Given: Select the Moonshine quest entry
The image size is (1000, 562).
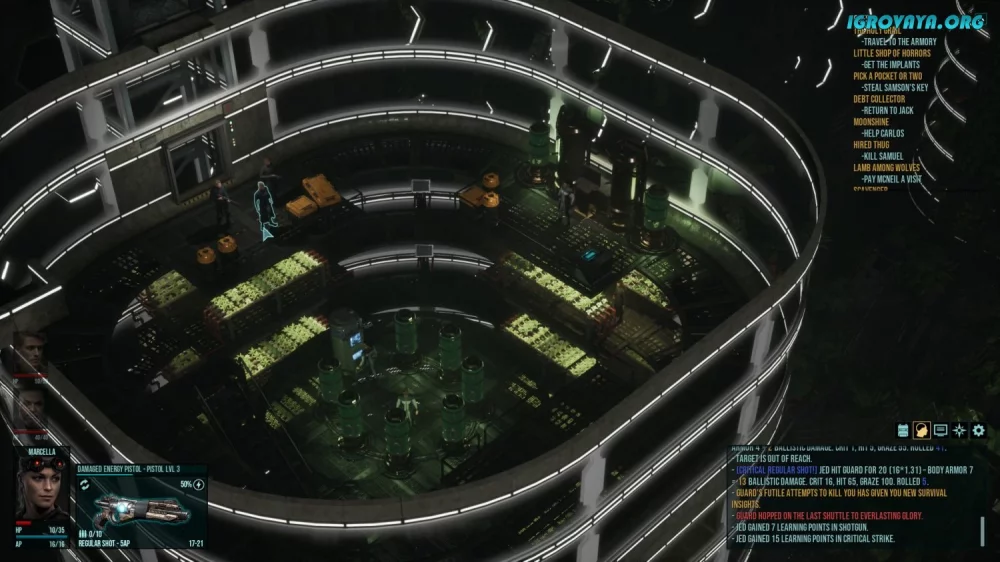Looking at the screenshot, I should point(871,122).
